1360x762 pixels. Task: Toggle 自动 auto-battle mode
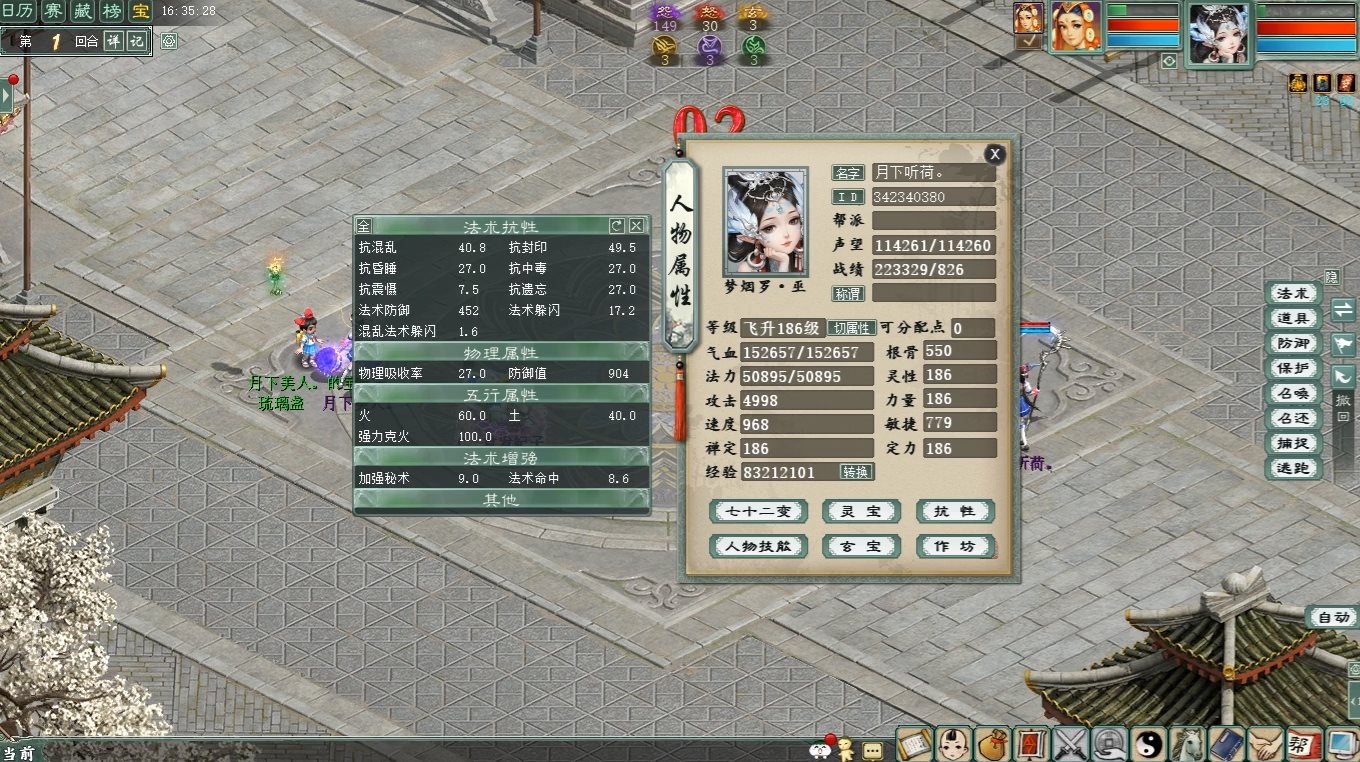1333,618
